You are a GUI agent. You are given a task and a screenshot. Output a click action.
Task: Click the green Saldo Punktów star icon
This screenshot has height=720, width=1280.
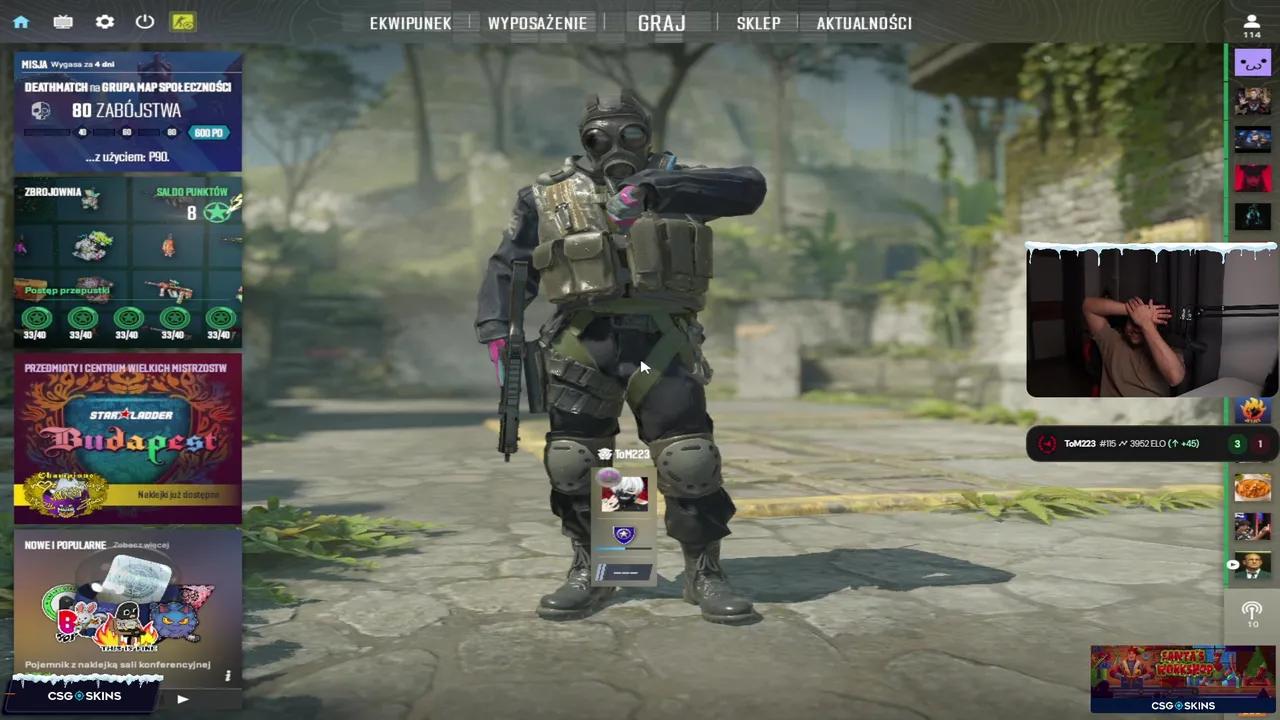219,211
